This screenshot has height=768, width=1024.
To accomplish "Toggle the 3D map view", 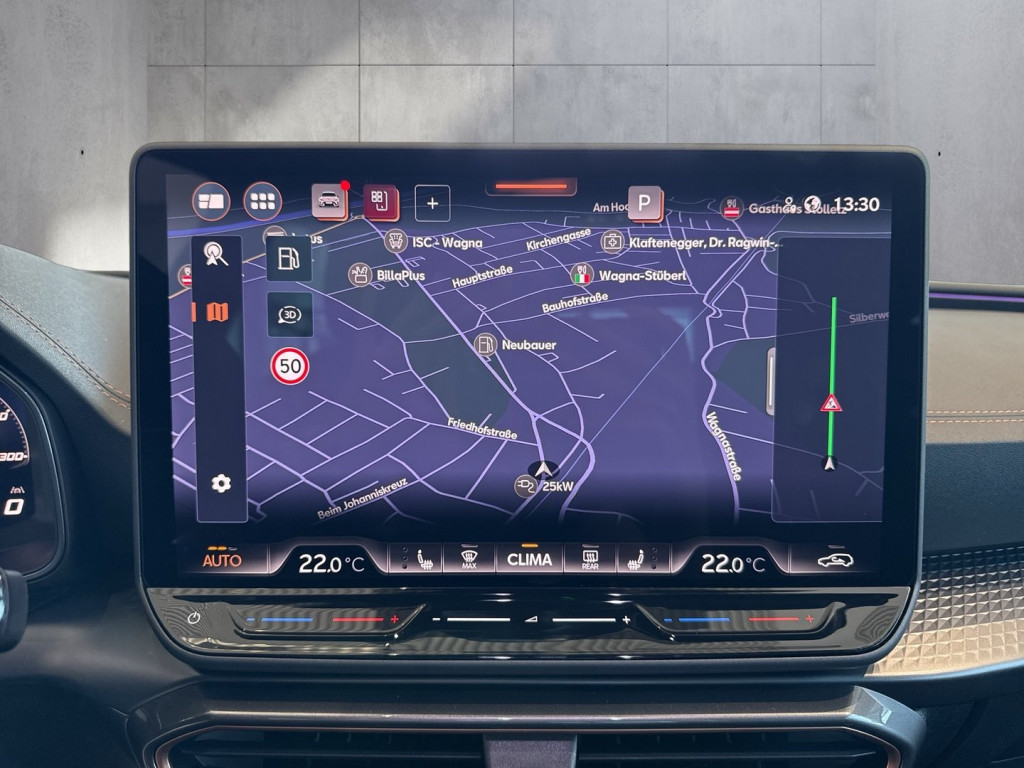I will [289, 315].
